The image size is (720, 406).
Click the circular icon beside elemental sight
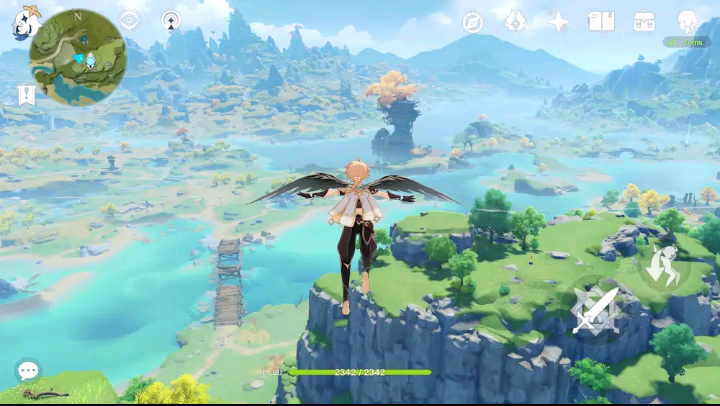[171, 20]
